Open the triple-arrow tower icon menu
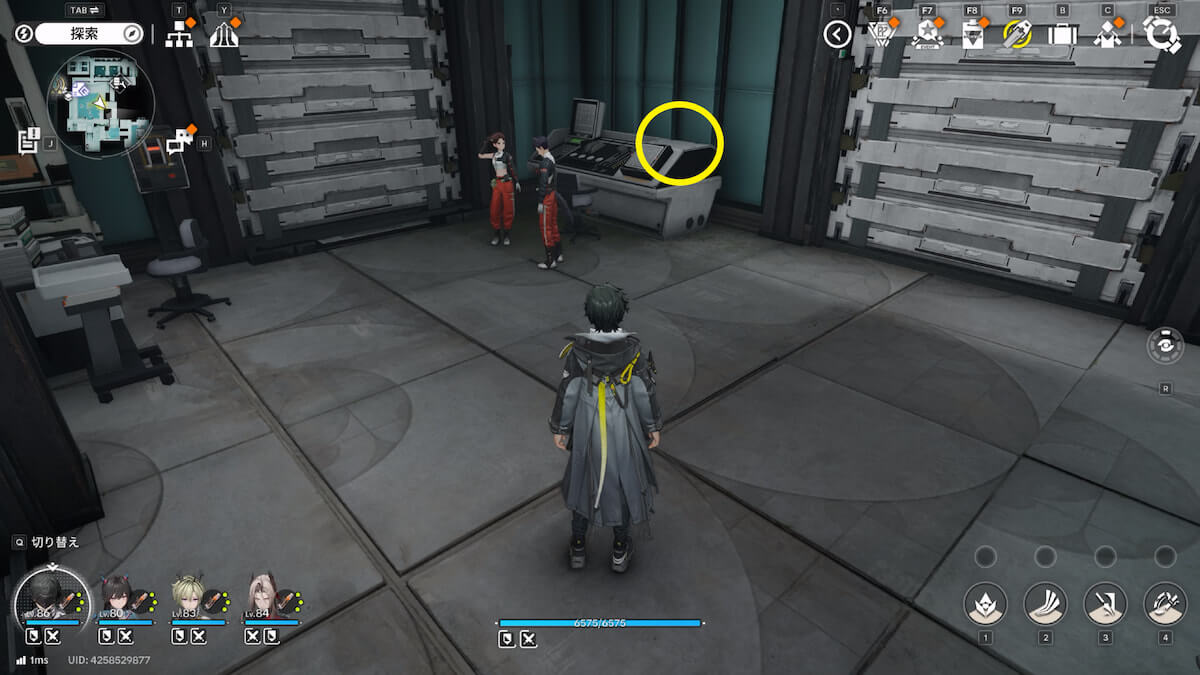The height and width of the screenshot is (675, 1200). [x=224, y=35]
